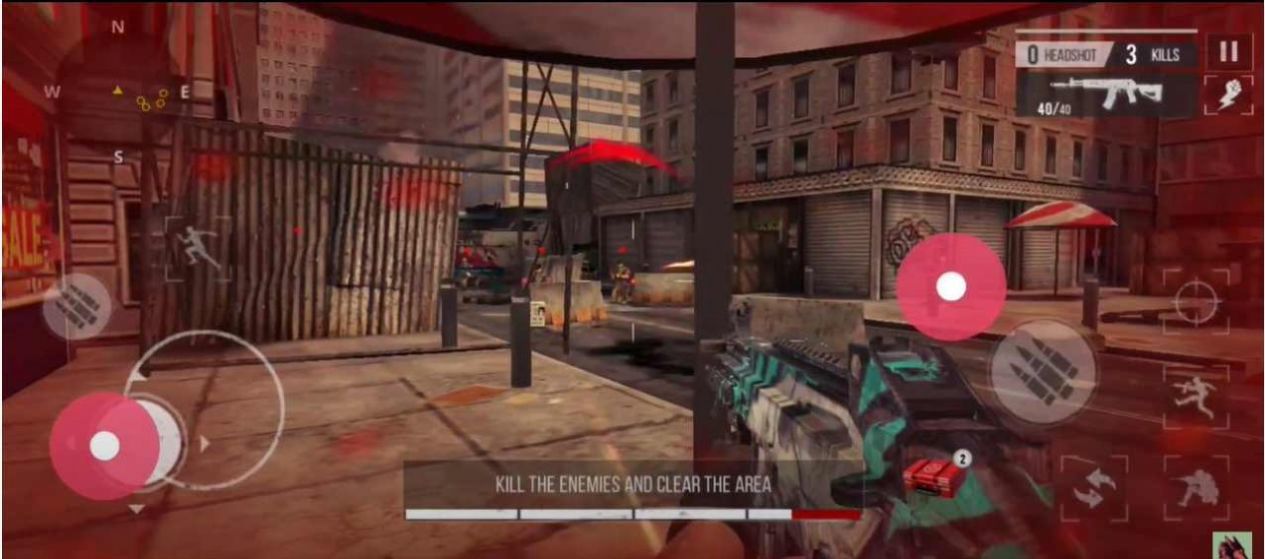Swap weapons with the two-arrows icon
Viewport: 1265px width, 559px height.
[1093, 489]
